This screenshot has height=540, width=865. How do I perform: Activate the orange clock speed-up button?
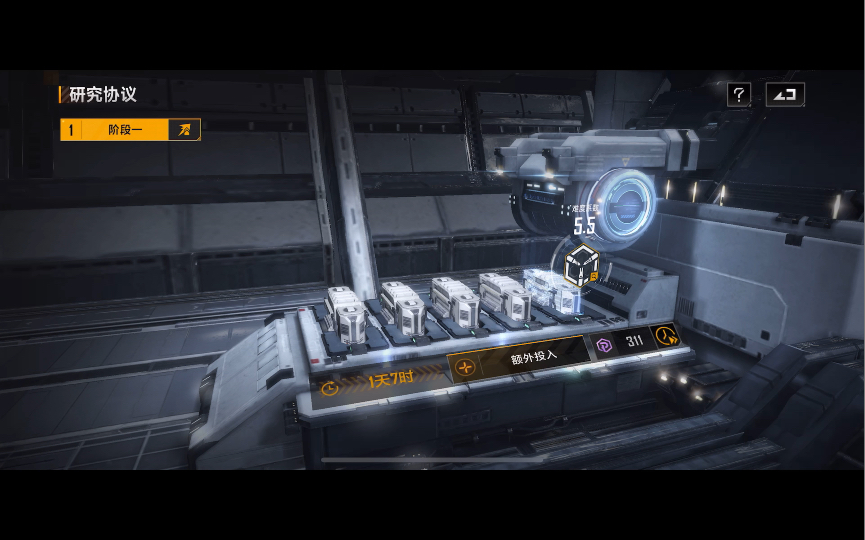click(665, 336)
